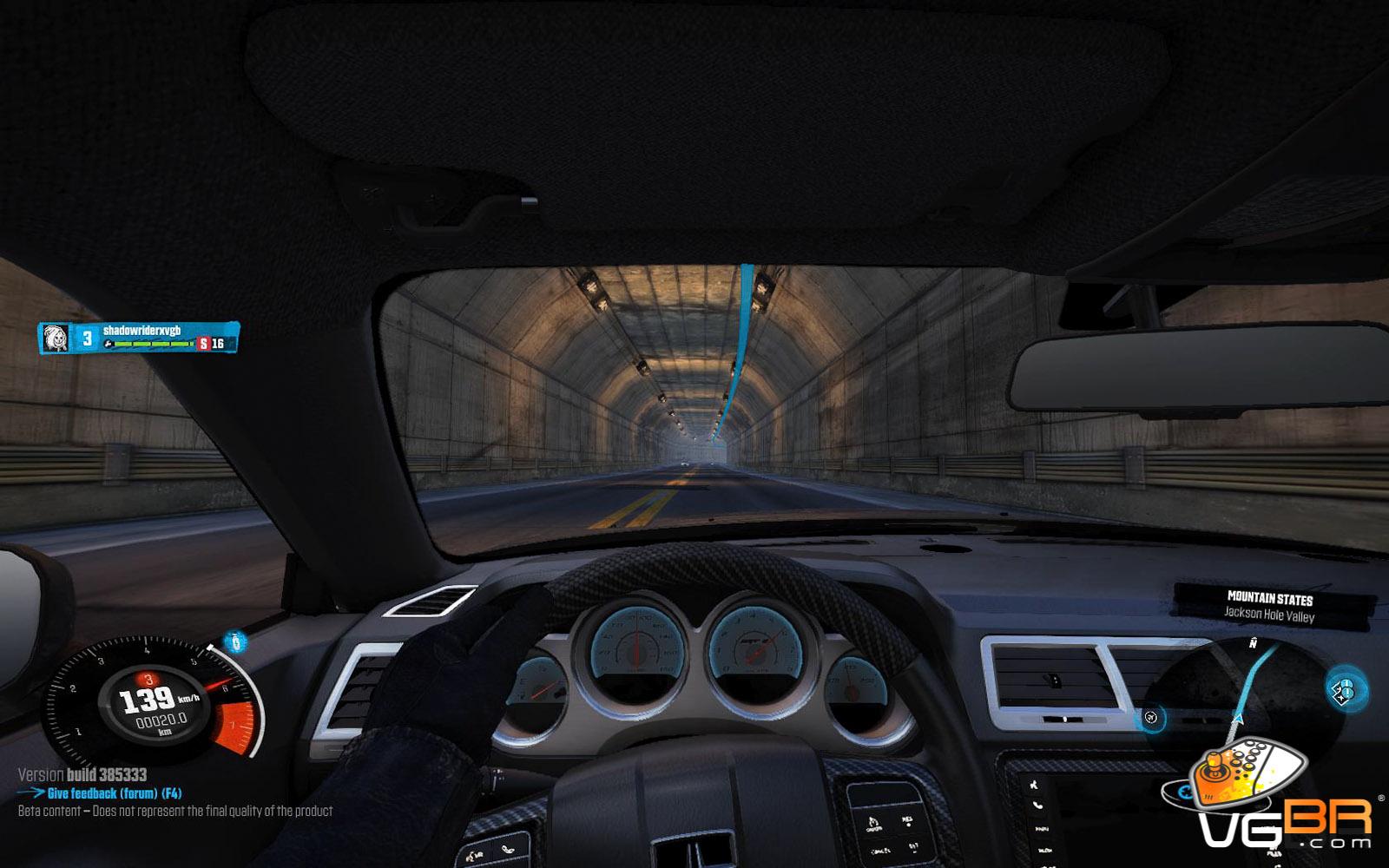Activate the blue nitro bottle icon

(x=235, y=642)
